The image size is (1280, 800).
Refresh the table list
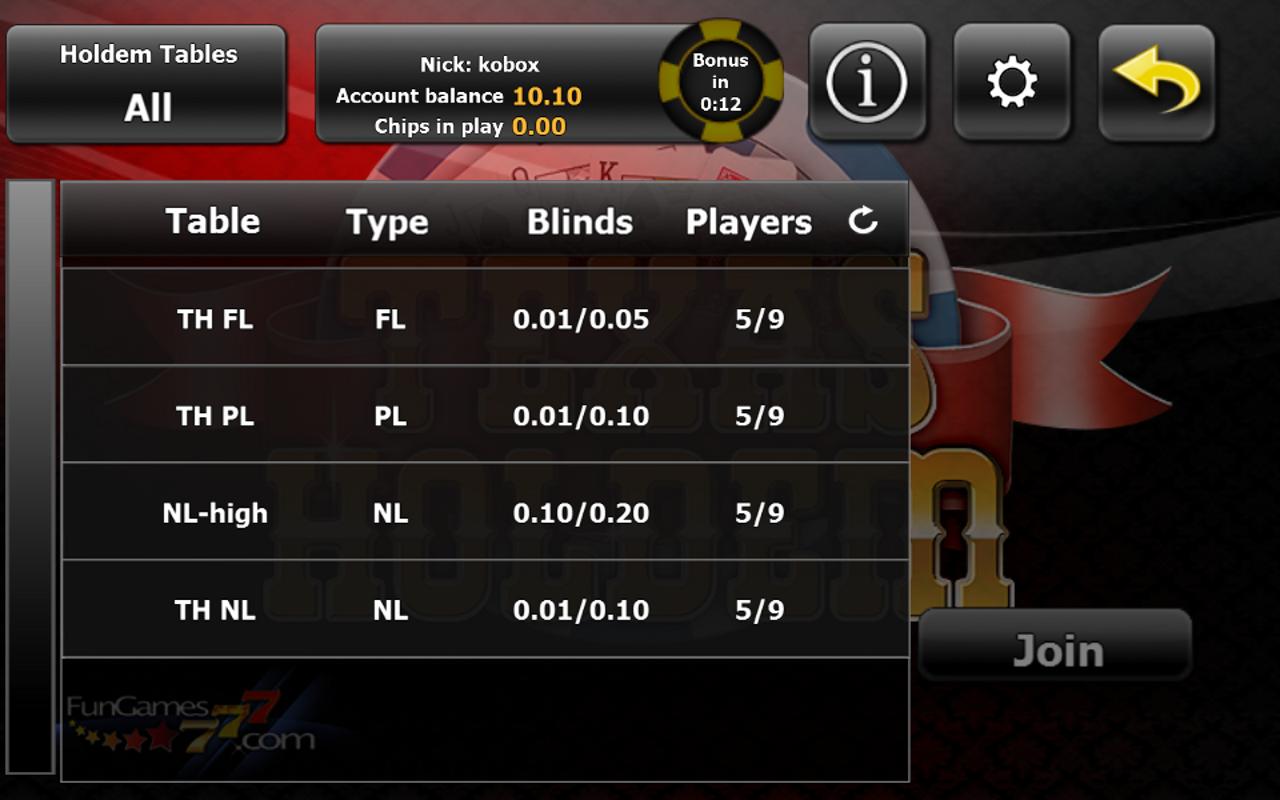(862, 221)
